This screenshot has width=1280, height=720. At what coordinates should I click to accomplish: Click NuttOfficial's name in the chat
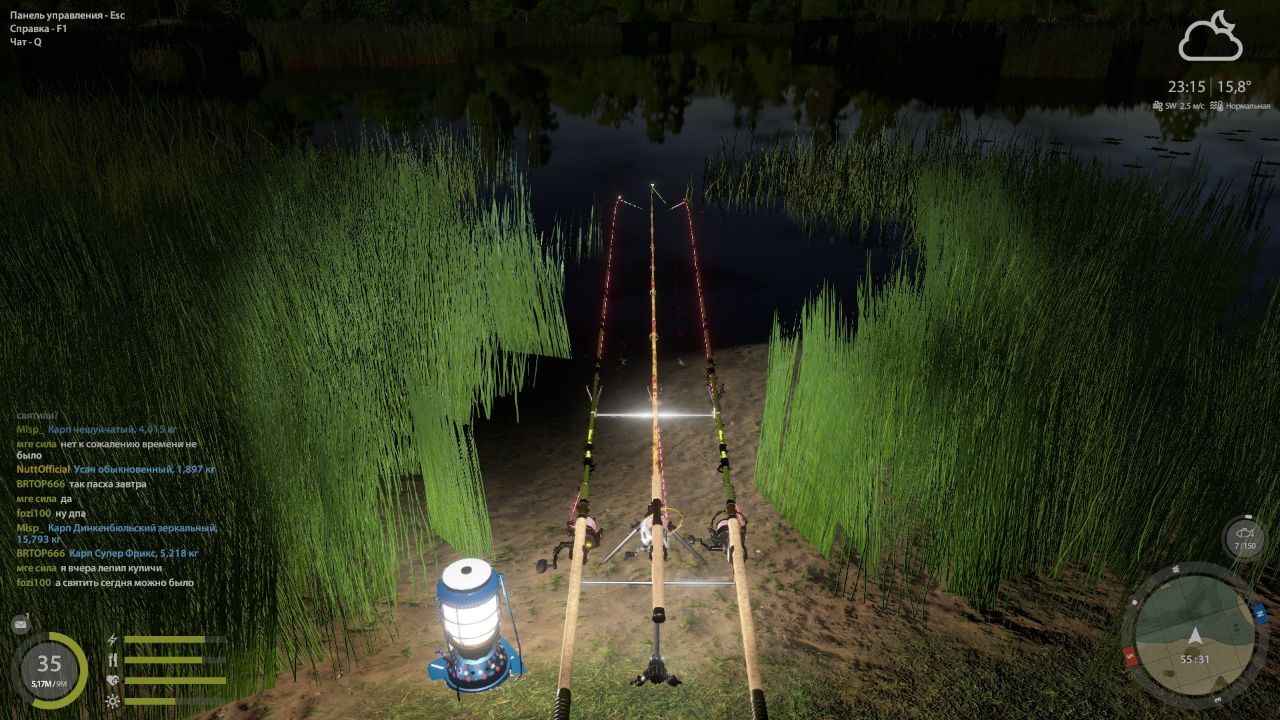click(x=43, y=469)
